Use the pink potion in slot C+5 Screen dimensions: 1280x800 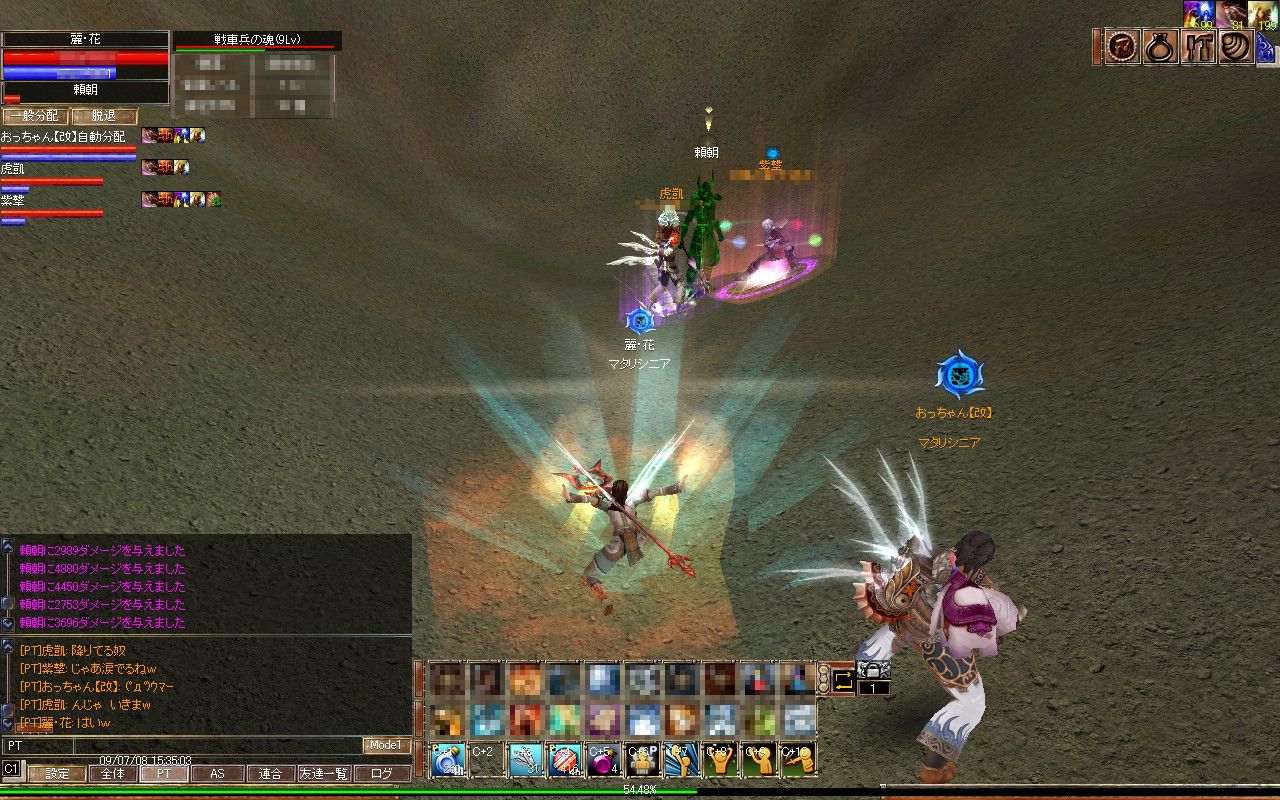(x=603, y=759)
